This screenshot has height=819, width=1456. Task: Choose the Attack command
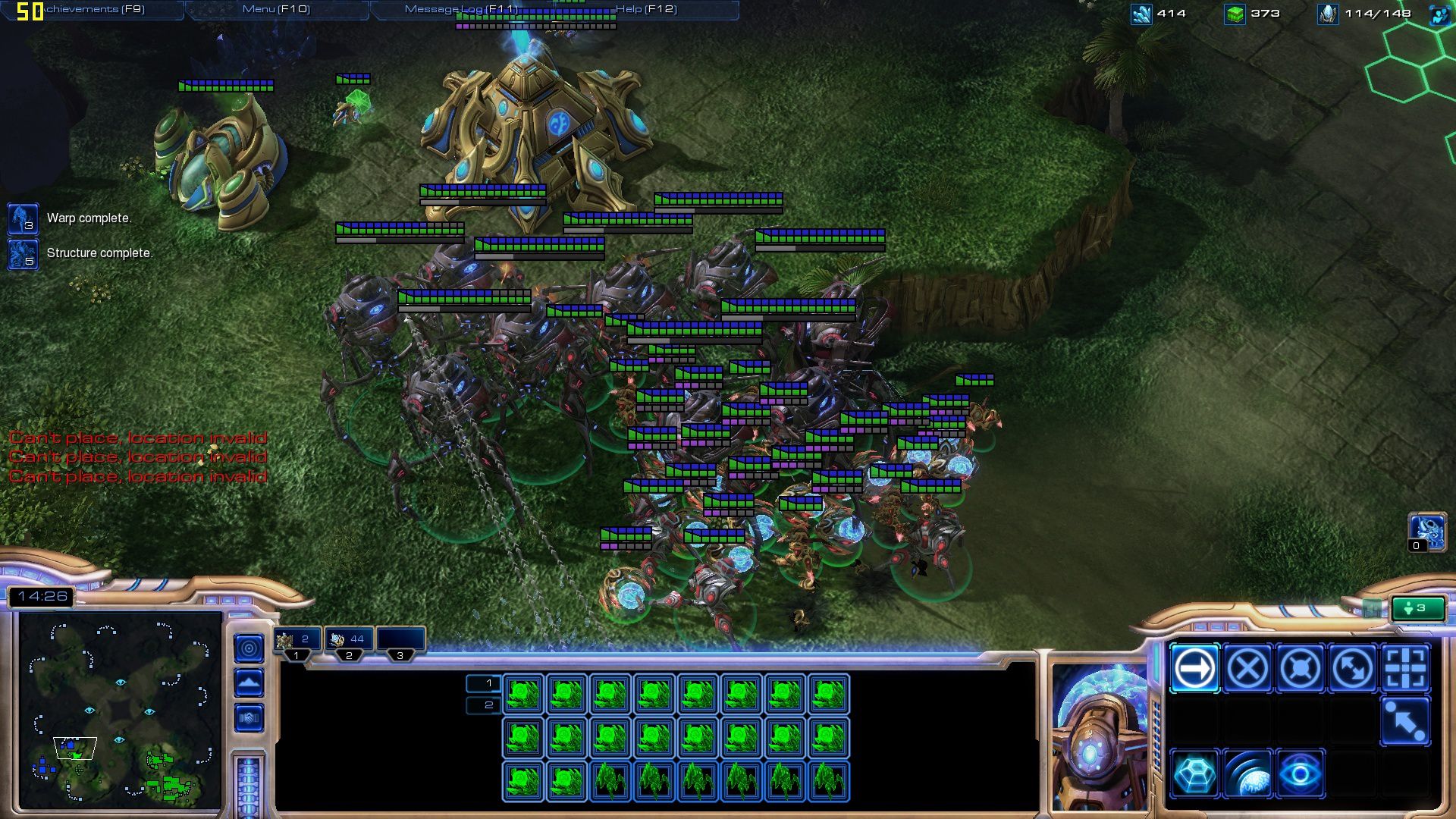click(1405, 669)
